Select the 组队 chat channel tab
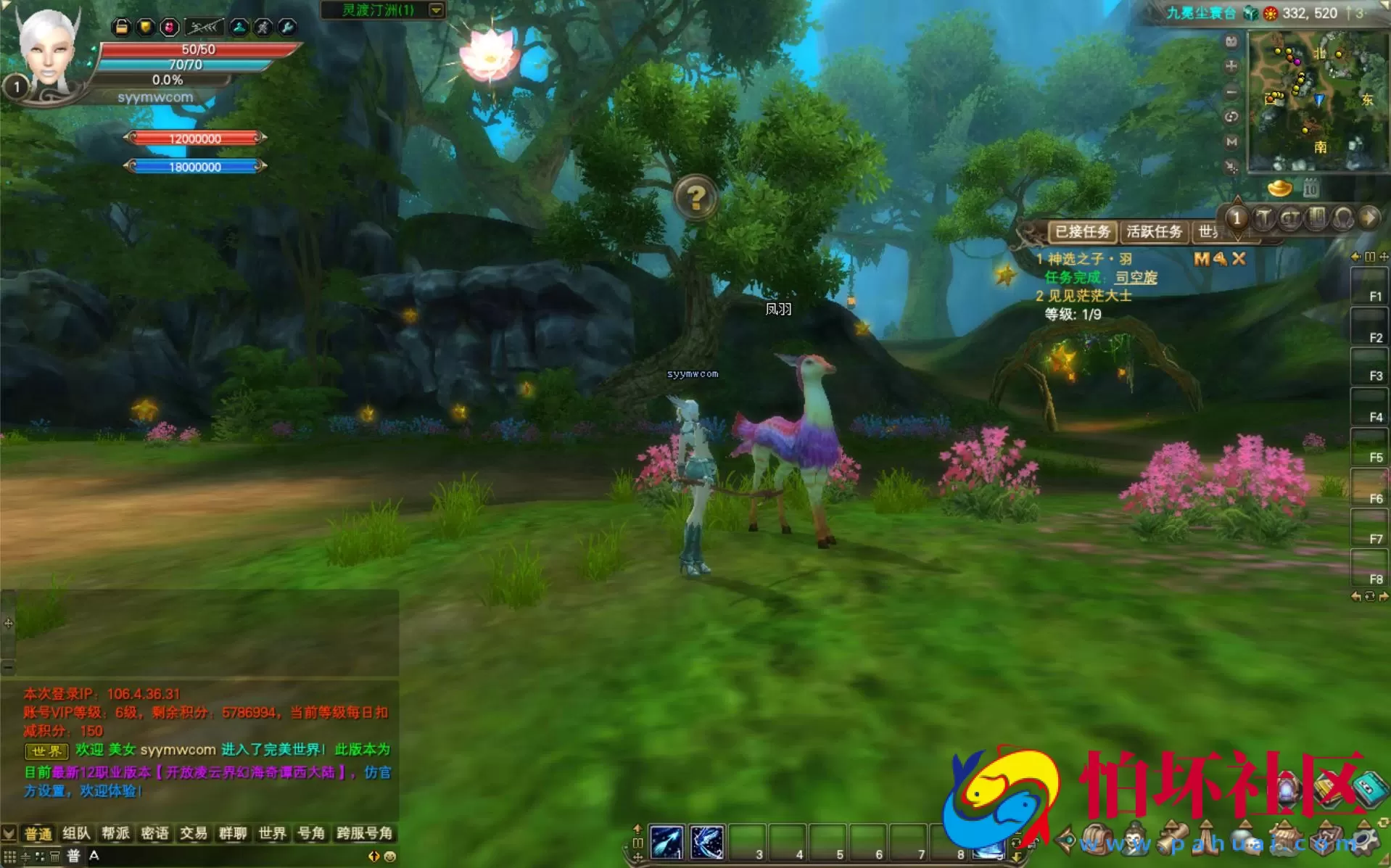Image resolution: width=1391 pixels, height=868 pixels. [76, 833]
